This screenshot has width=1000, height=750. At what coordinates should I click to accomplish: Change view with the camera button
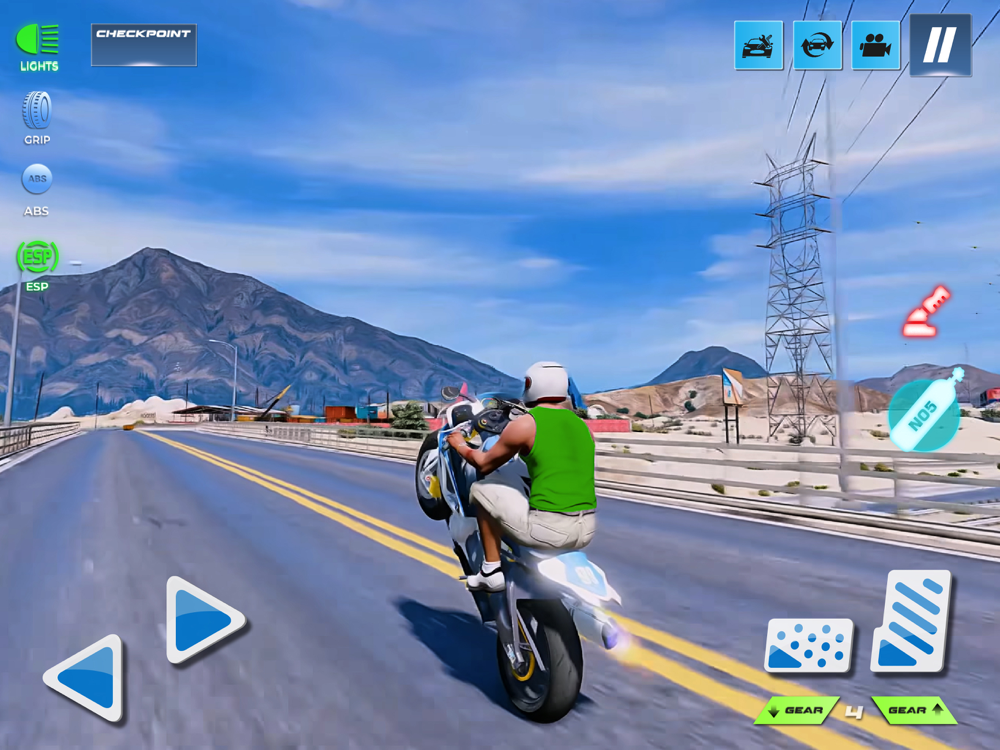point(876,46)
